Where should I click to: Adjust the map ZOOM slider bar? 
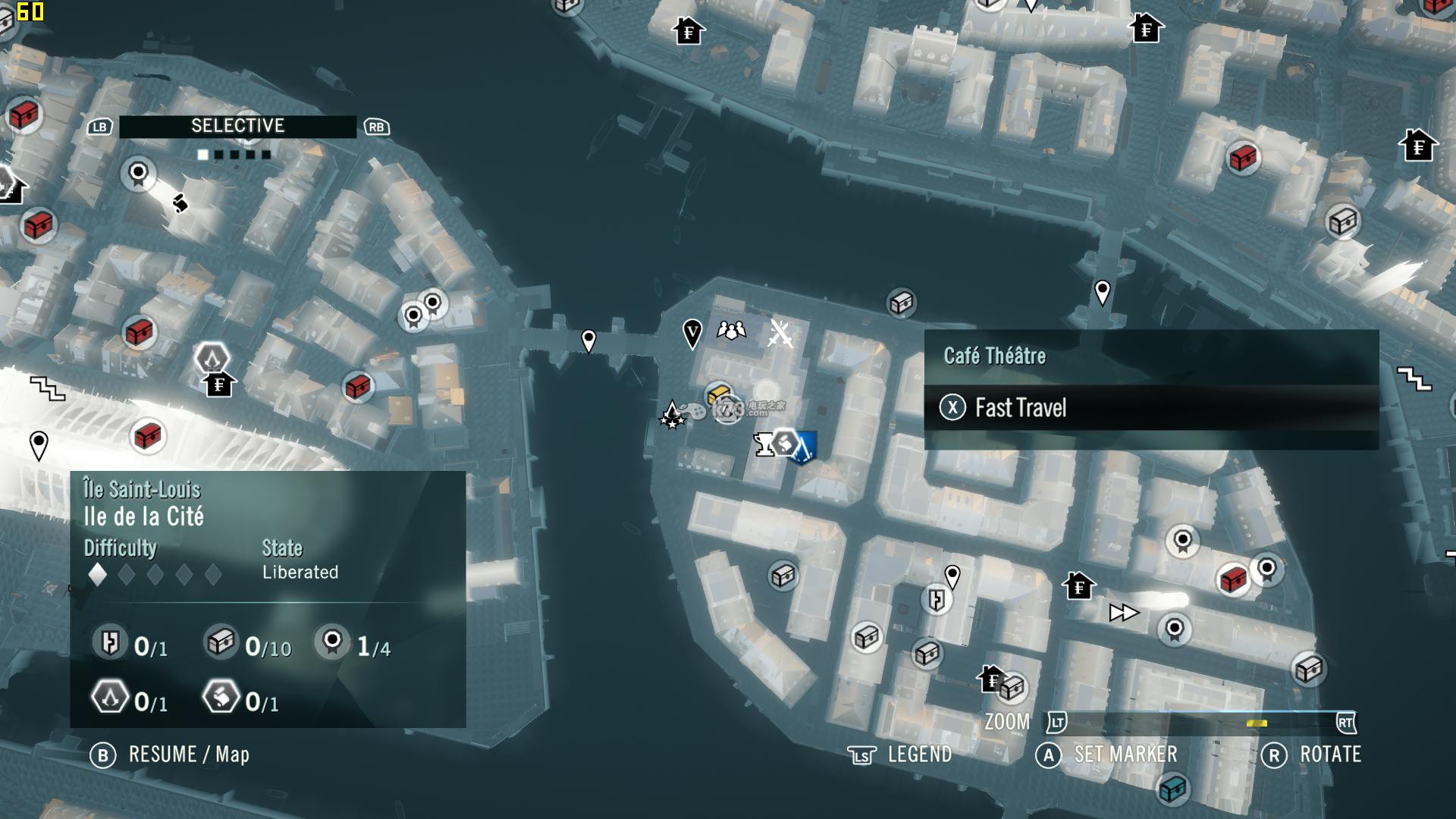(x=1200, y=723)
